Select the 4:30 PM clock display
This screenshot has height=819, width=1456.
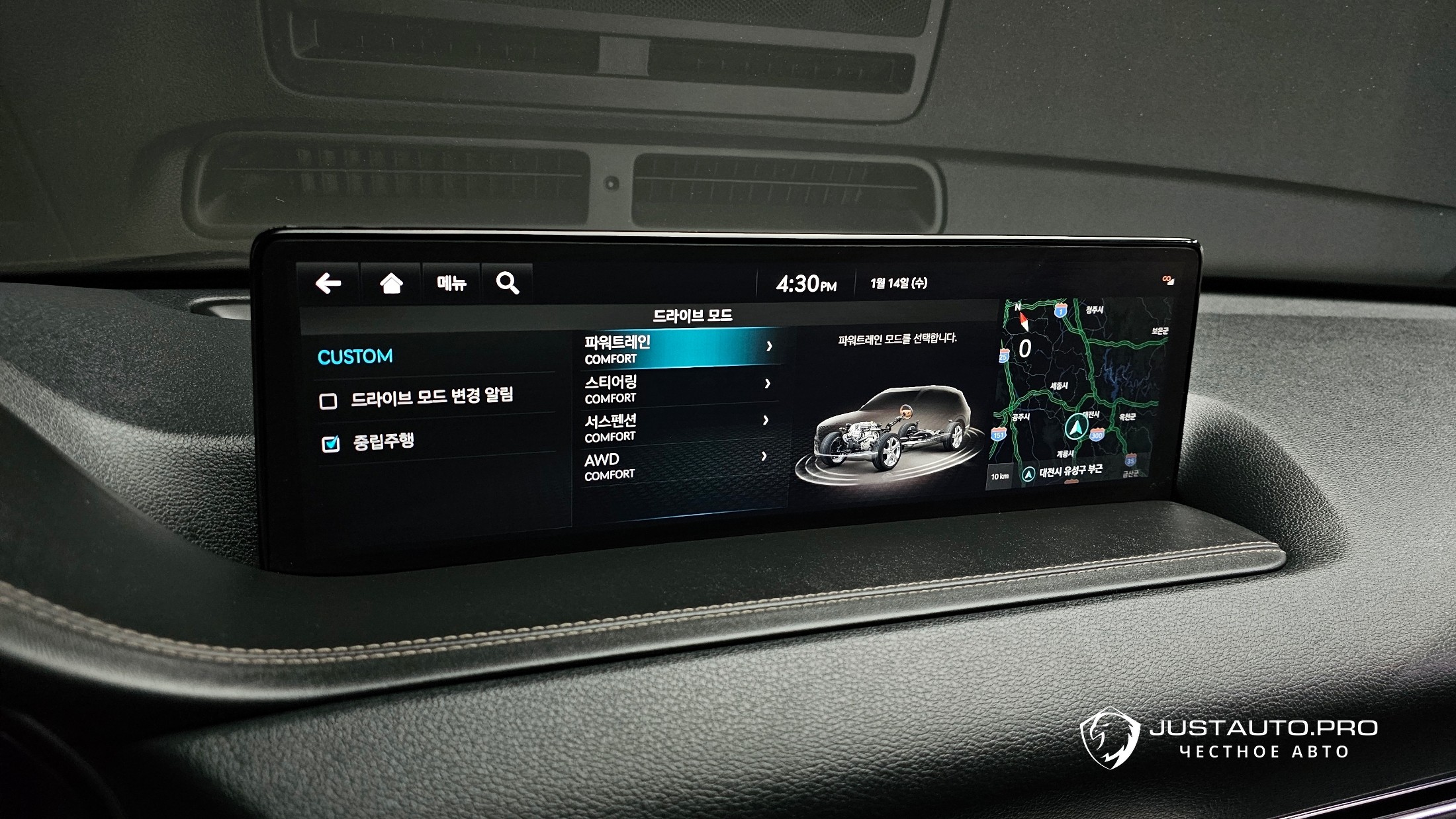tap(805, 284)
